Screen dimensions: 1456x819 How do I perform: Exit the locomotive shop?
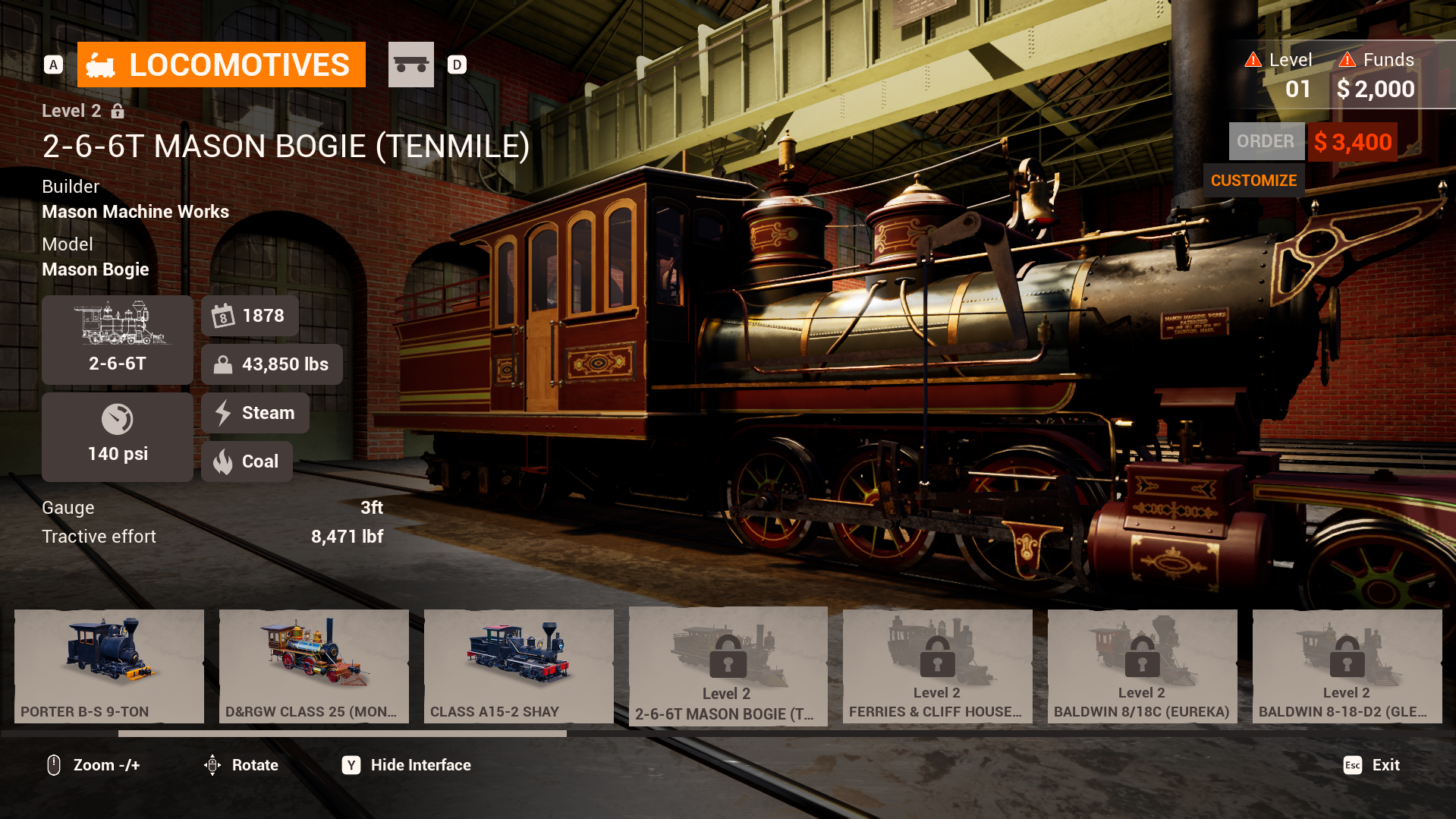coord(1372,765)
